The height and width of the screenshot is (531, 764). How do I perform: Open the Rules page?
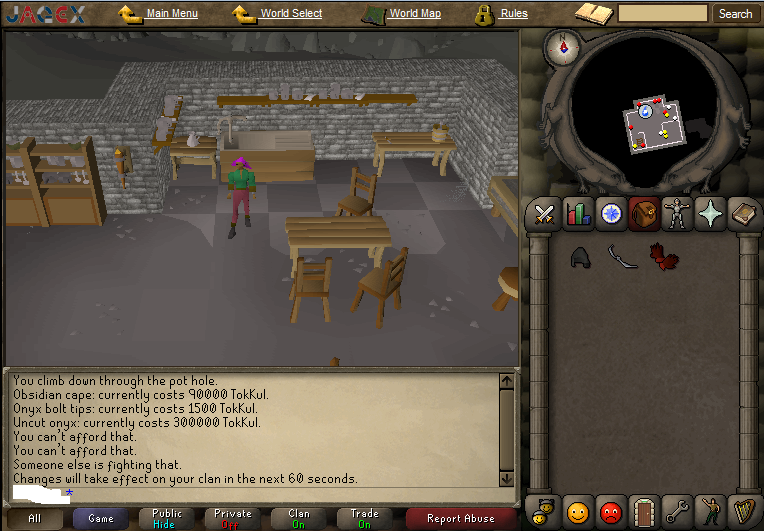[514, 14]
